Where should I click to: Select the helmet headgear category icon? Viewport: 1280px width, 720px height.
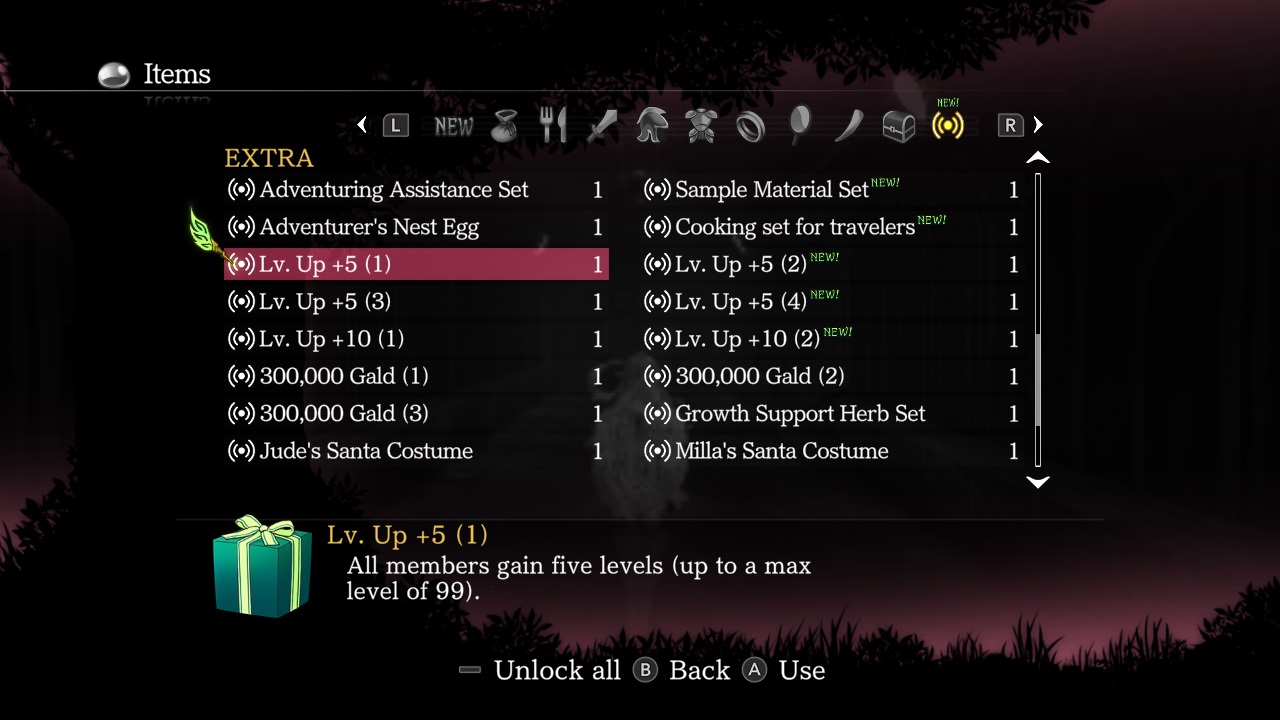point(652,125)
